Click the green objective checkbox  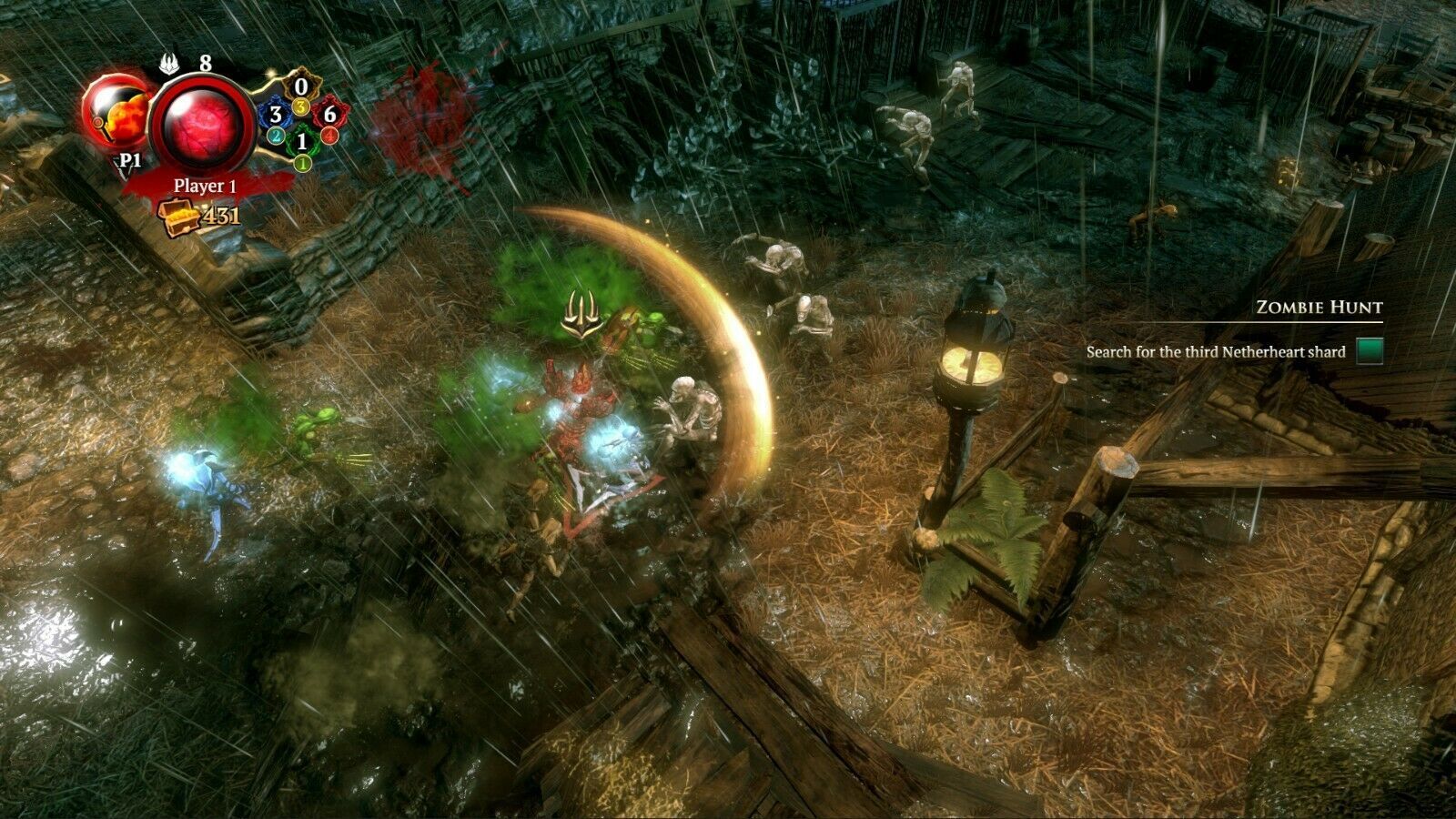pos(1370,351)
